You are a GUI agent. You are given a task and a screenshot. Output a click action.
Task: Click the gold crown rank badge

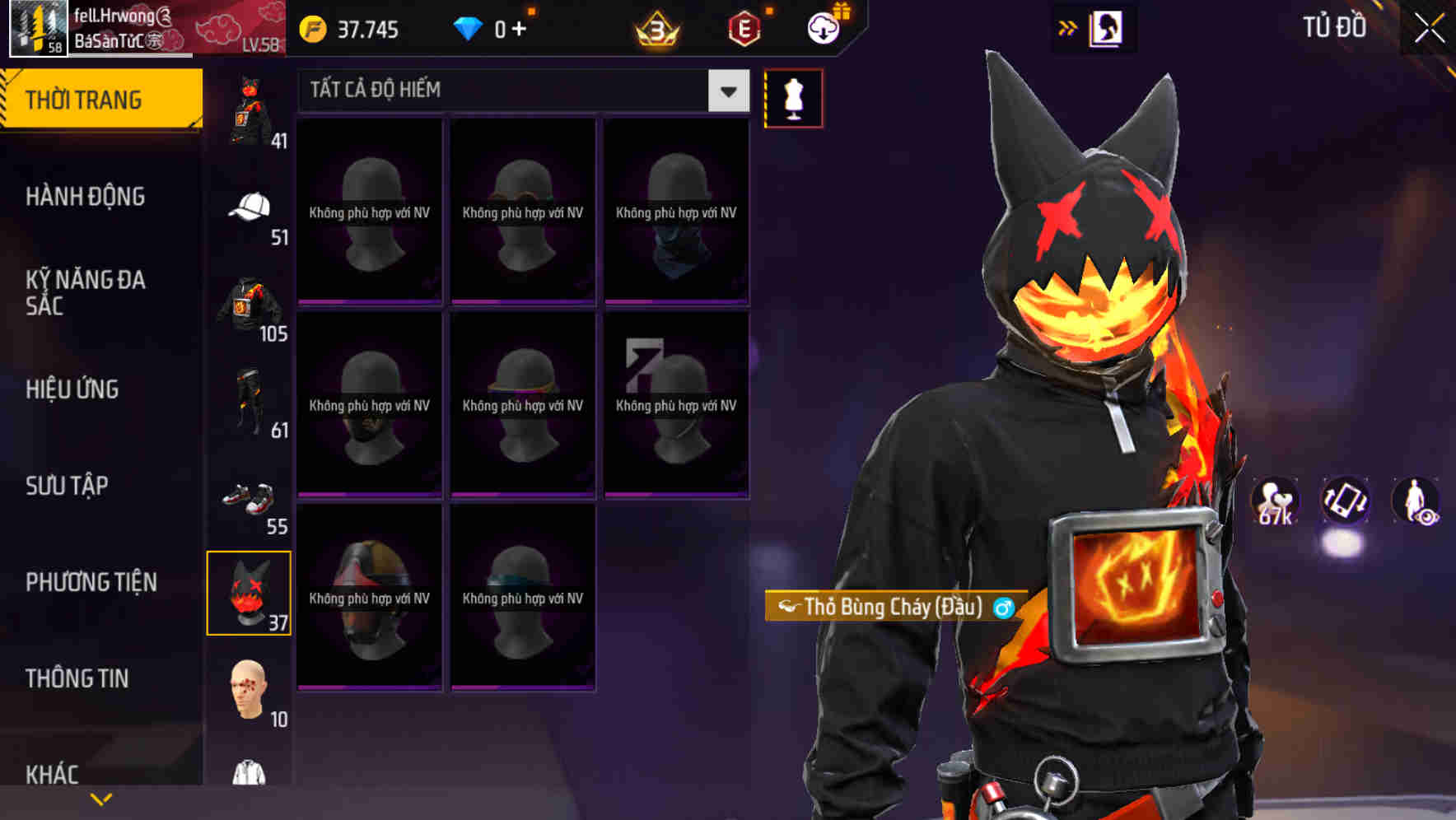tap(653, 29)
